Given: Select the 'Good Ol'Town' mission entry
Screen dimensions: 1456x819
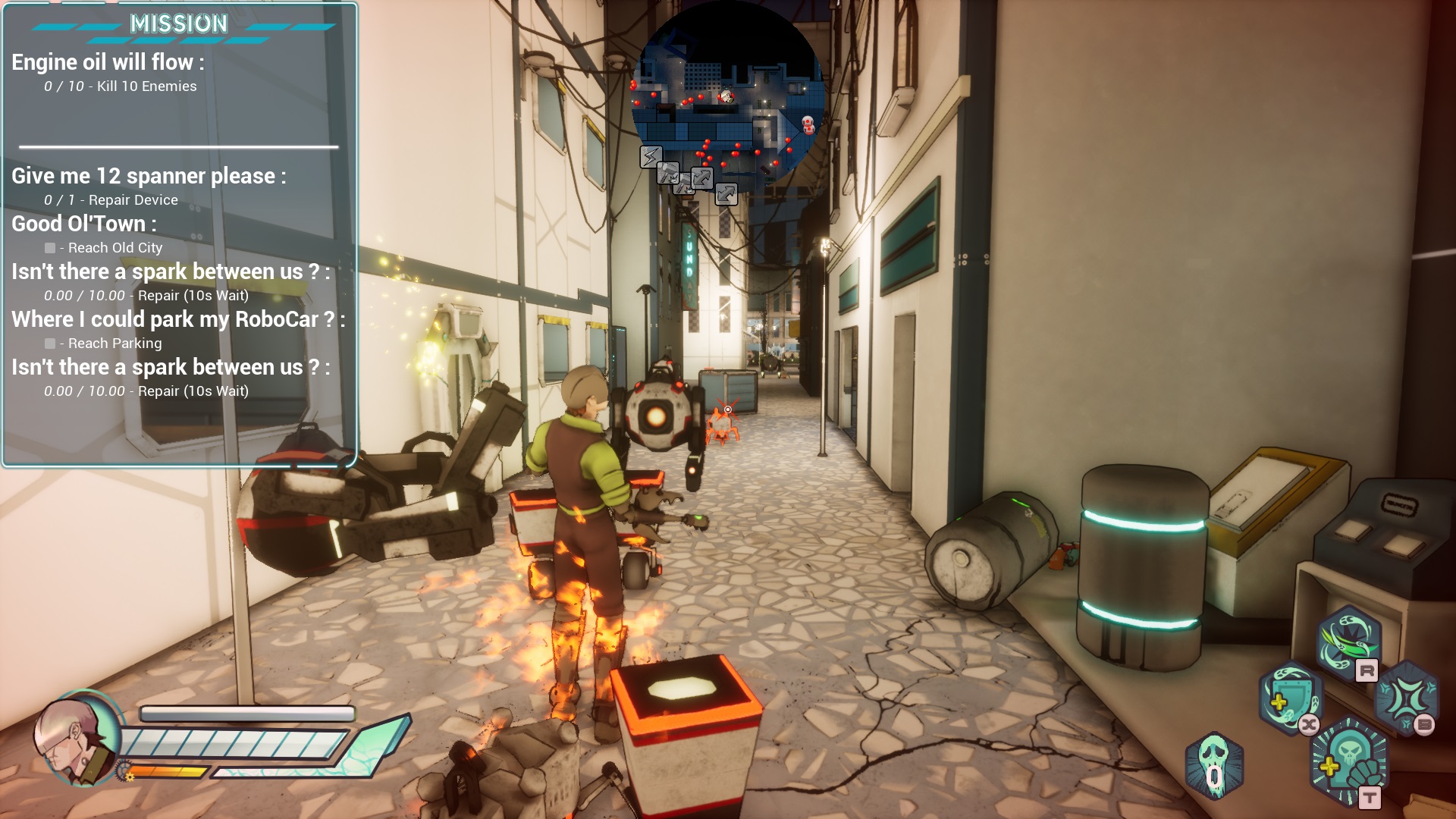Looking at the screenshot, I should (x=84, y=224).
